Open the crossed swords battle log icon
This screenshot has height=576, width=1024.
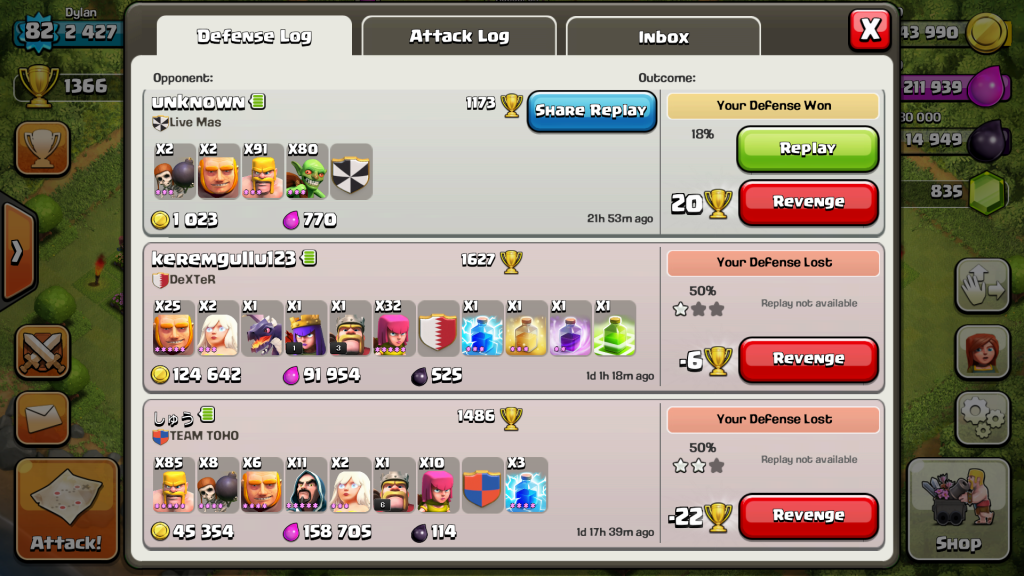[42, 352]
